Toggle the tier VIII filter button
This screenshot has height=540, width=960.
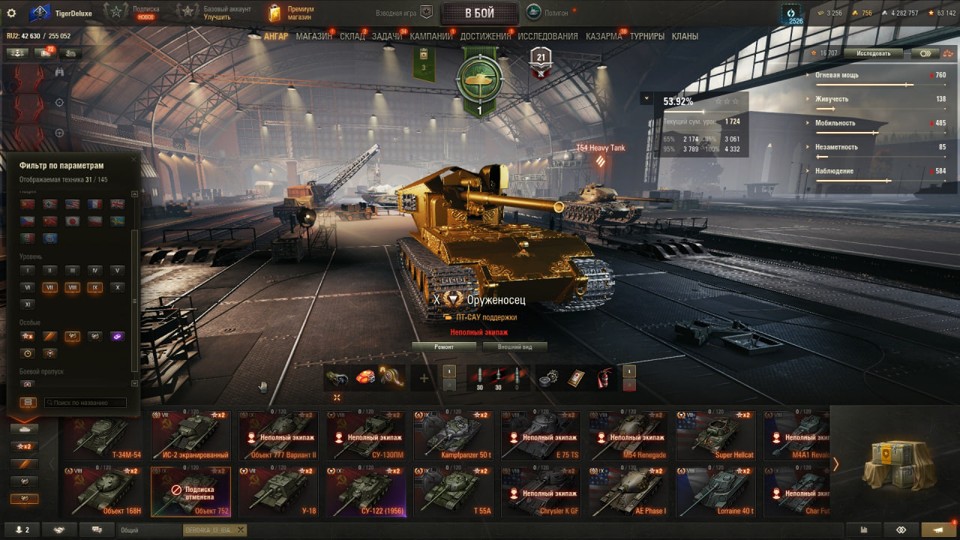(72, 287)
